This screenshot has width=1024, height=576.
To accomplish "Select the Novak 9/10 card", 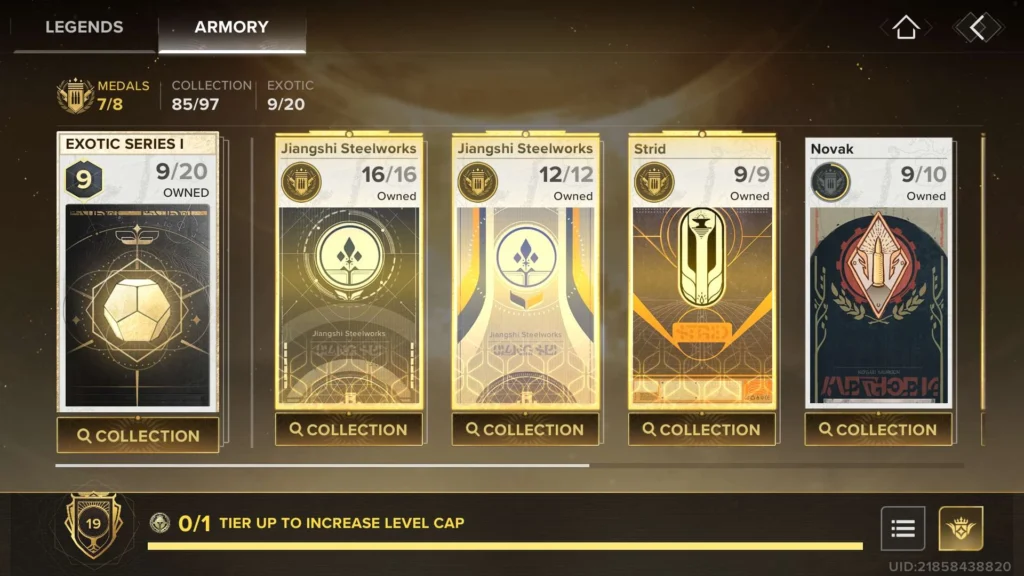I will [x=878, y=290].
